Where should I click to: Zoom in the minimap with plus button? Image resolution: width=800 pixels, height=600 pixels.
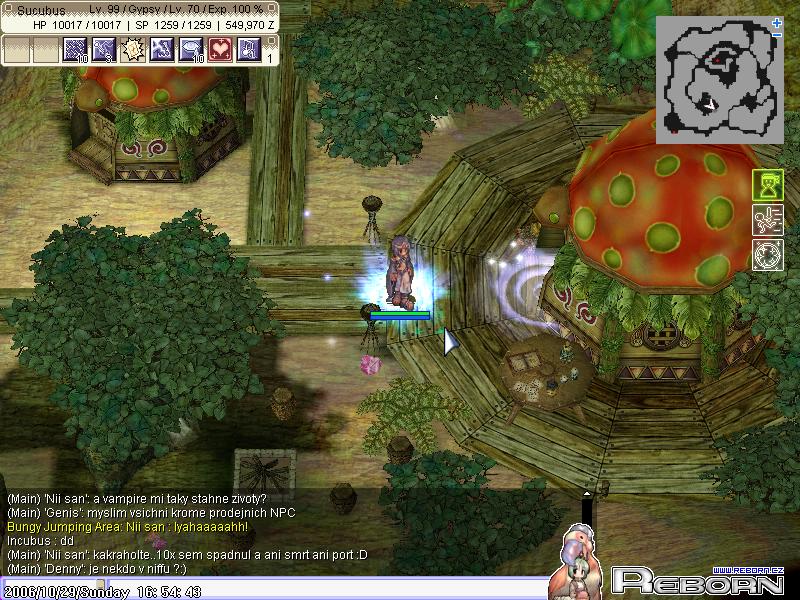(777, 22)
